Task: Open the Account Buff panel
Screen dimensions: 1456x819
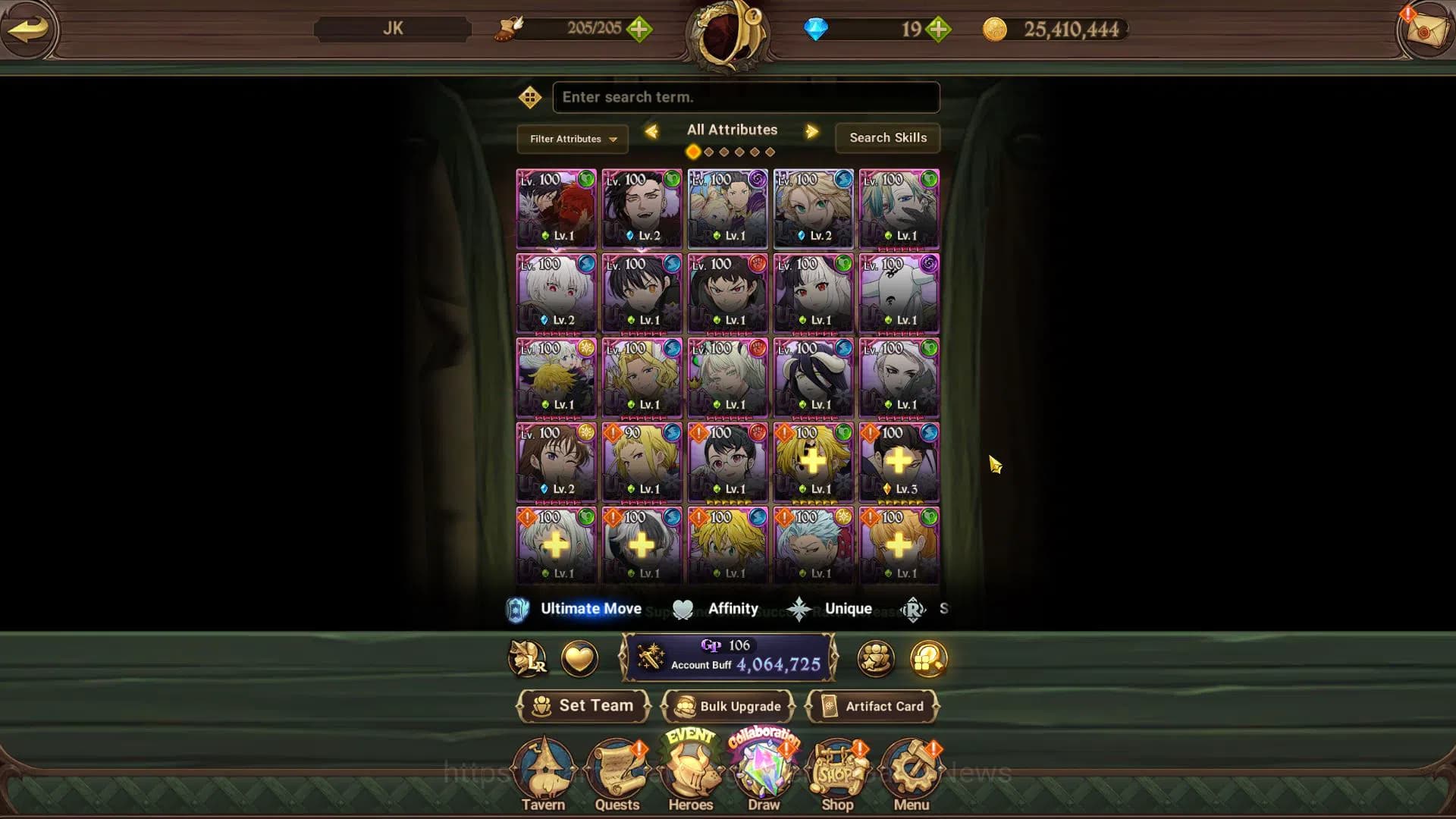Action: pos(728,657)
